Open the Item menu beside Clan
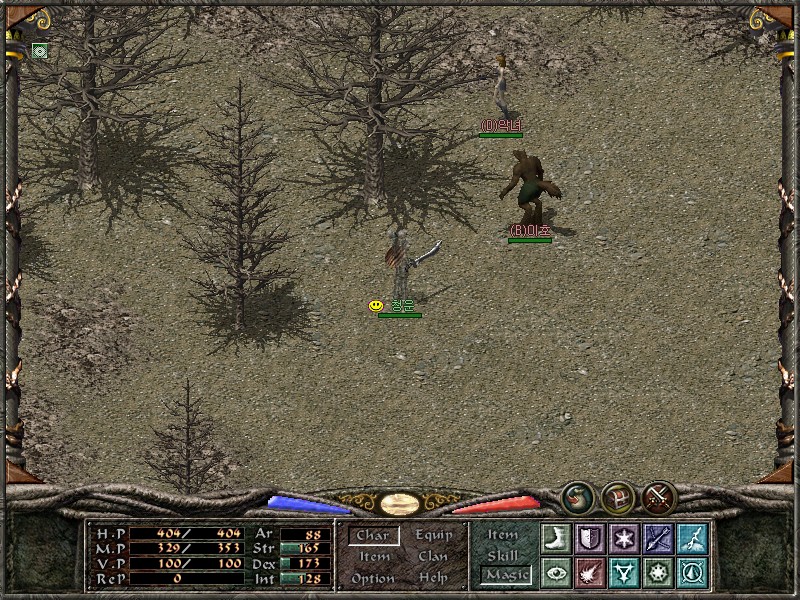800x600 pixels. pos(374,557)
